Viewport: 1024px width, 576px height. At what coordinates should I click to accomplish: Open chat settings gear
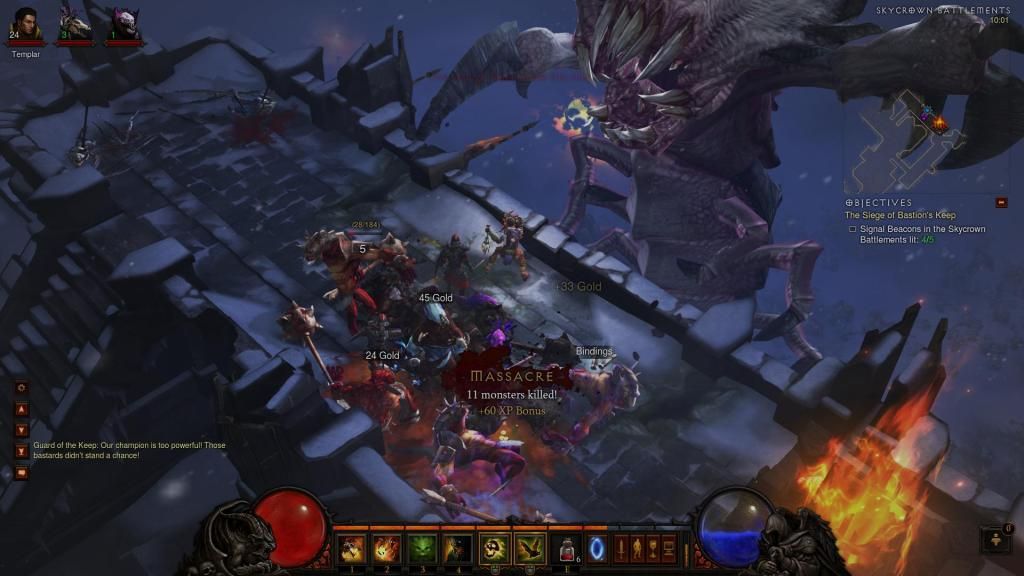21,388
